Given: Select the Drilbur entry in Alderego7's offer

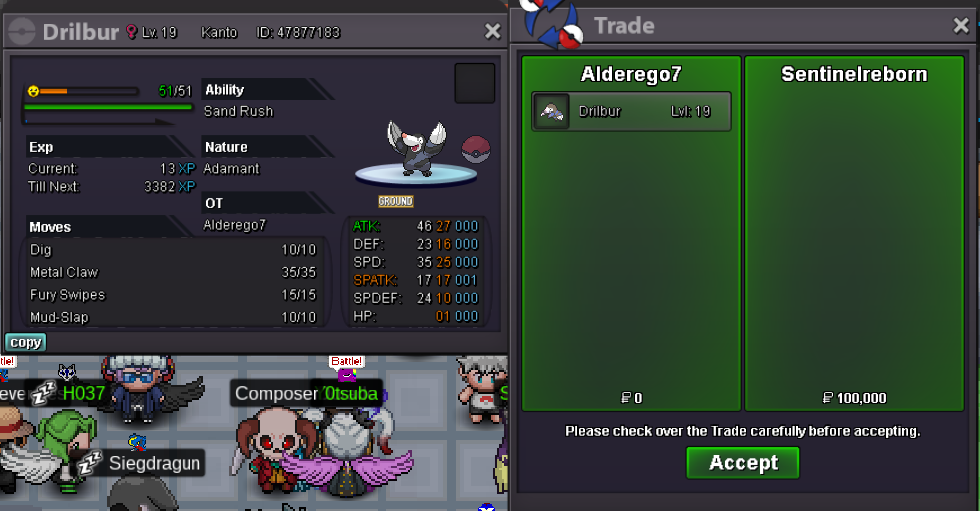Looking at the screenshot, I should 631,111.
